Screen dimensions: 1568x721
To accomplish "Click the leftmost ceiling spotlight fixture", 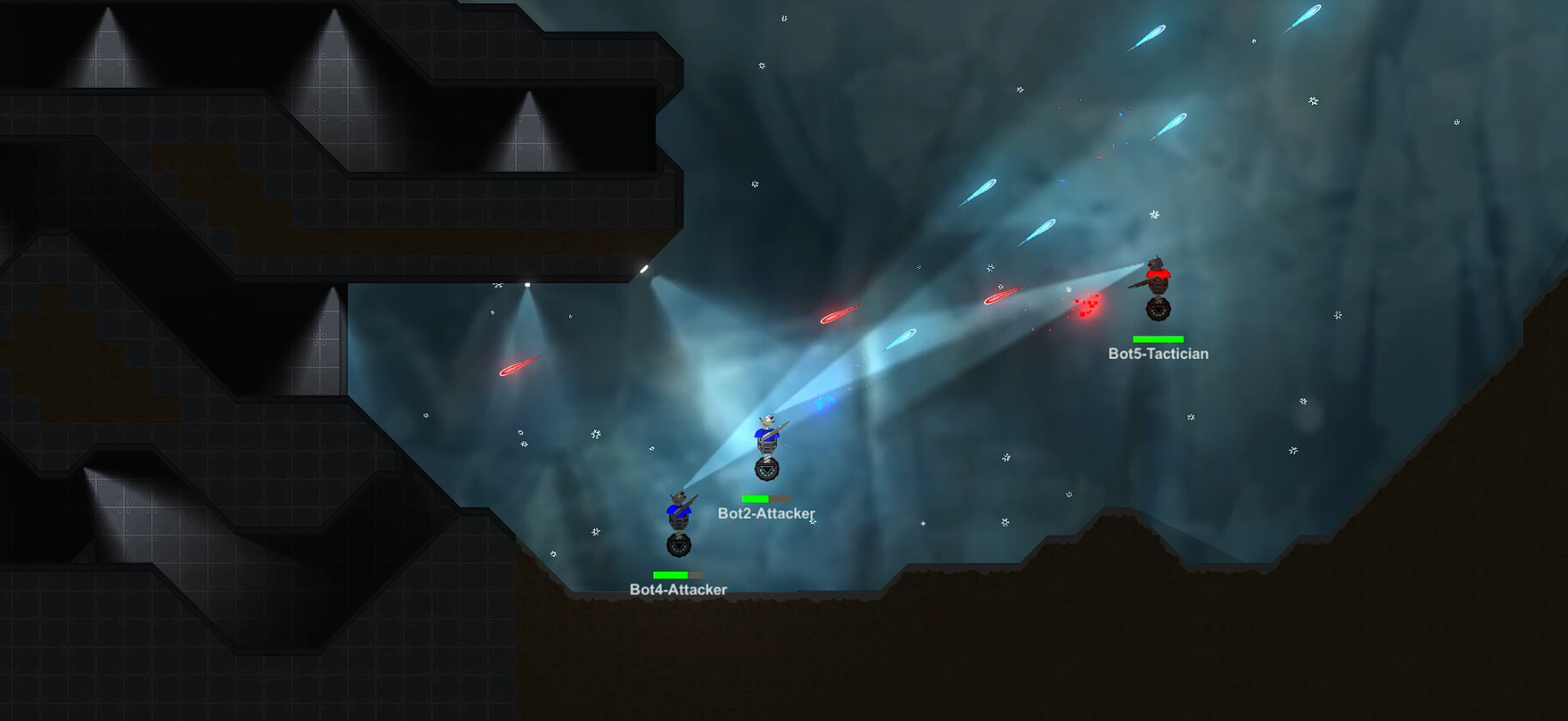I will click(107, 9).
